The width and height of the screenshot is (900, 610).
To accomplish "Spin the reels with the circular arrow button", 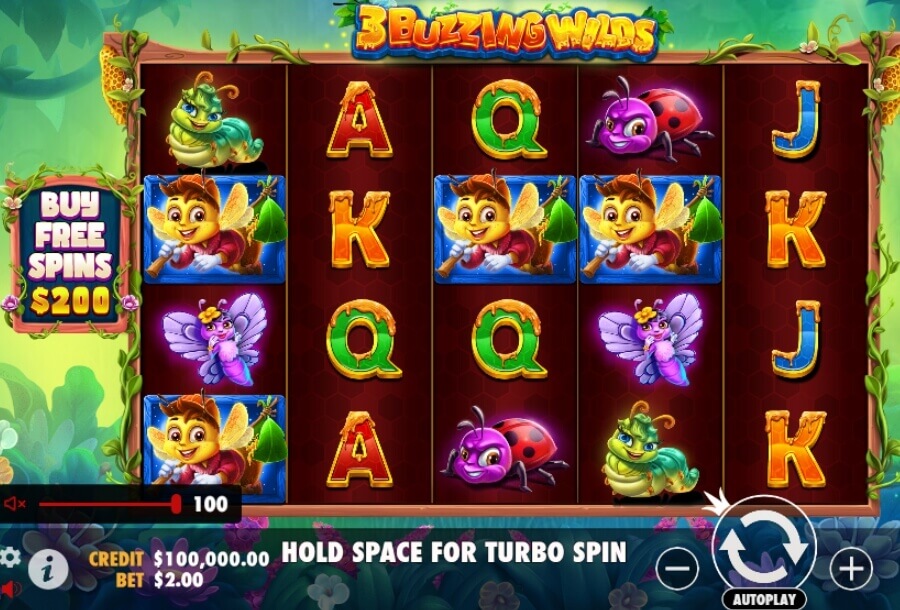I will [x=764, y=546].
